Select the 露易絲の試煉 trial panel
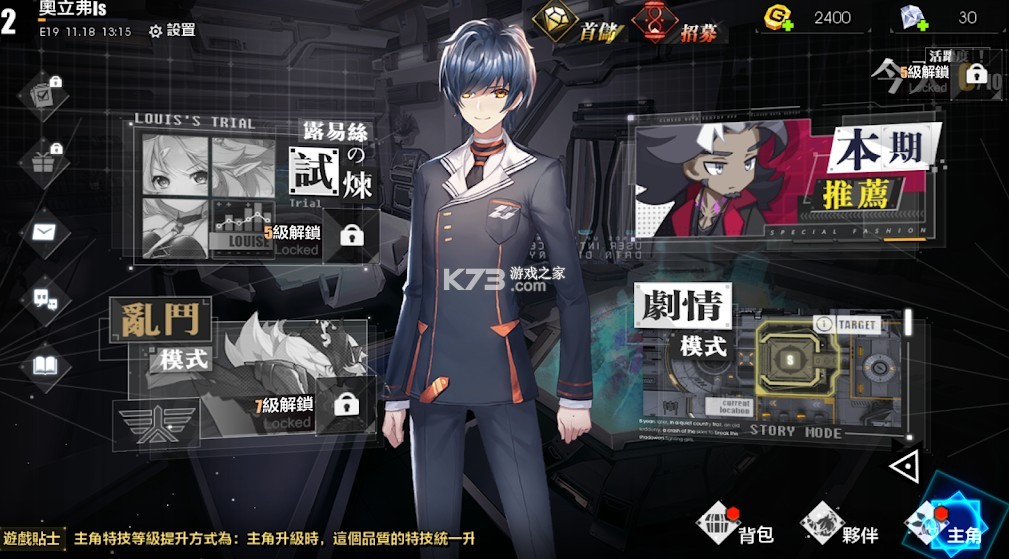 pyautogui.click(x=255, y=190)
